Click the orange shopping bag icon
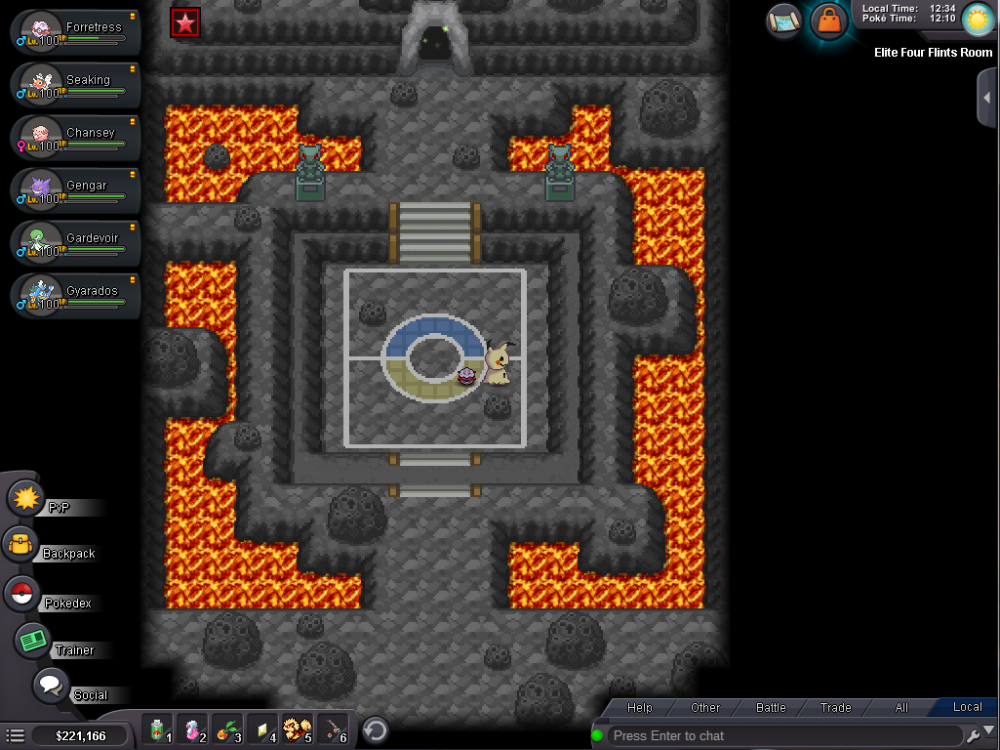 click(x=829, y=19)
